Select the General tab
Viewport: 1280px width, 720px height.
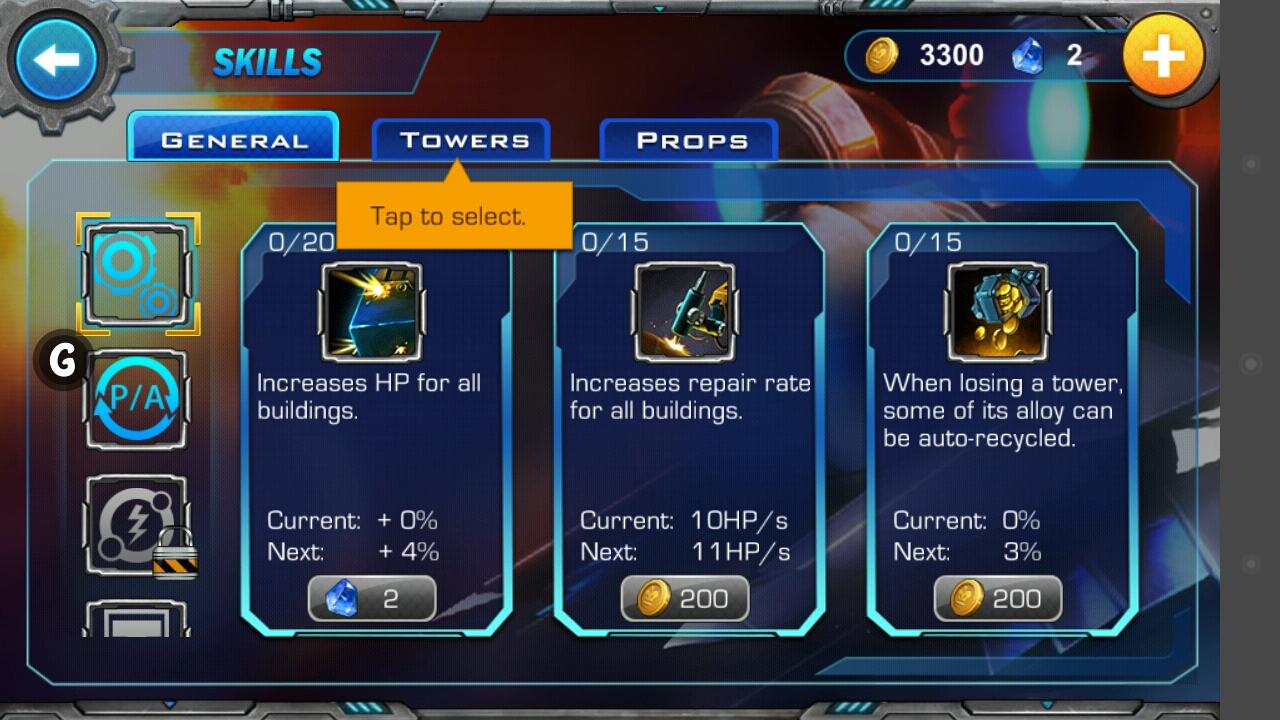click(233, 138)
